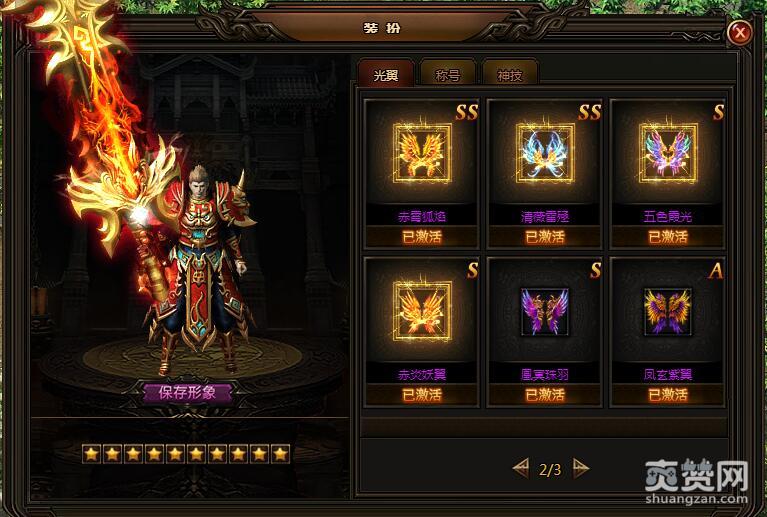Switch to the 光翼 tab
767x517 pixels.
coord(385,73)
